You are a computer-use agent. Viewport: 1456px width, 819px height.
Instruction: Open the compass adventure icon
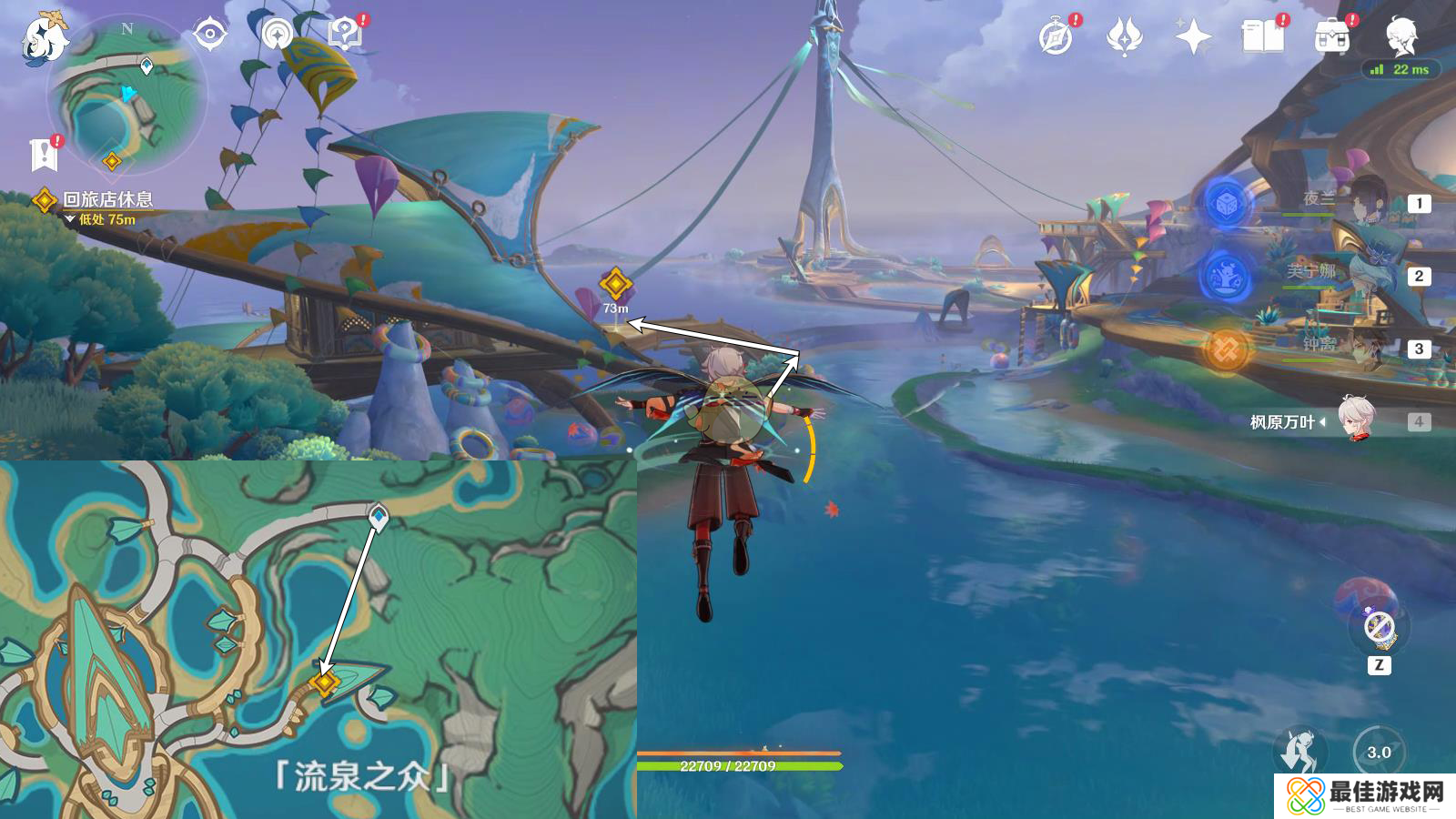pos(1056,38)
